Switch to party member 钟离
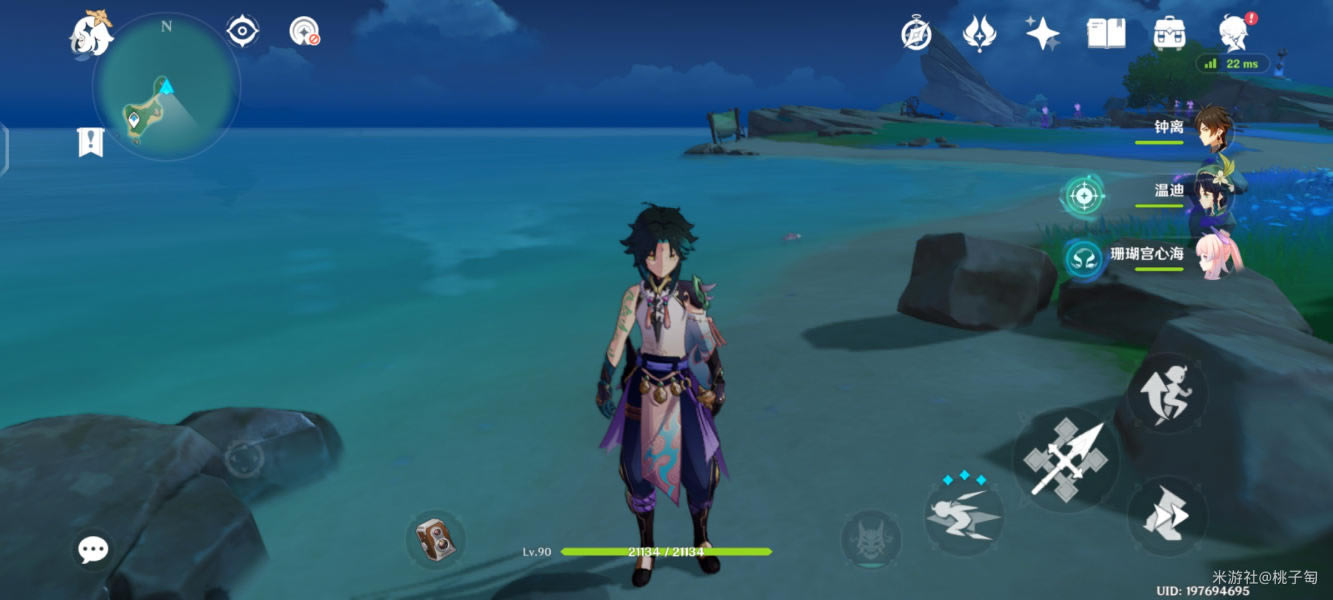This screenshot has height=600, width=1333. click(x=1213, y=128)
